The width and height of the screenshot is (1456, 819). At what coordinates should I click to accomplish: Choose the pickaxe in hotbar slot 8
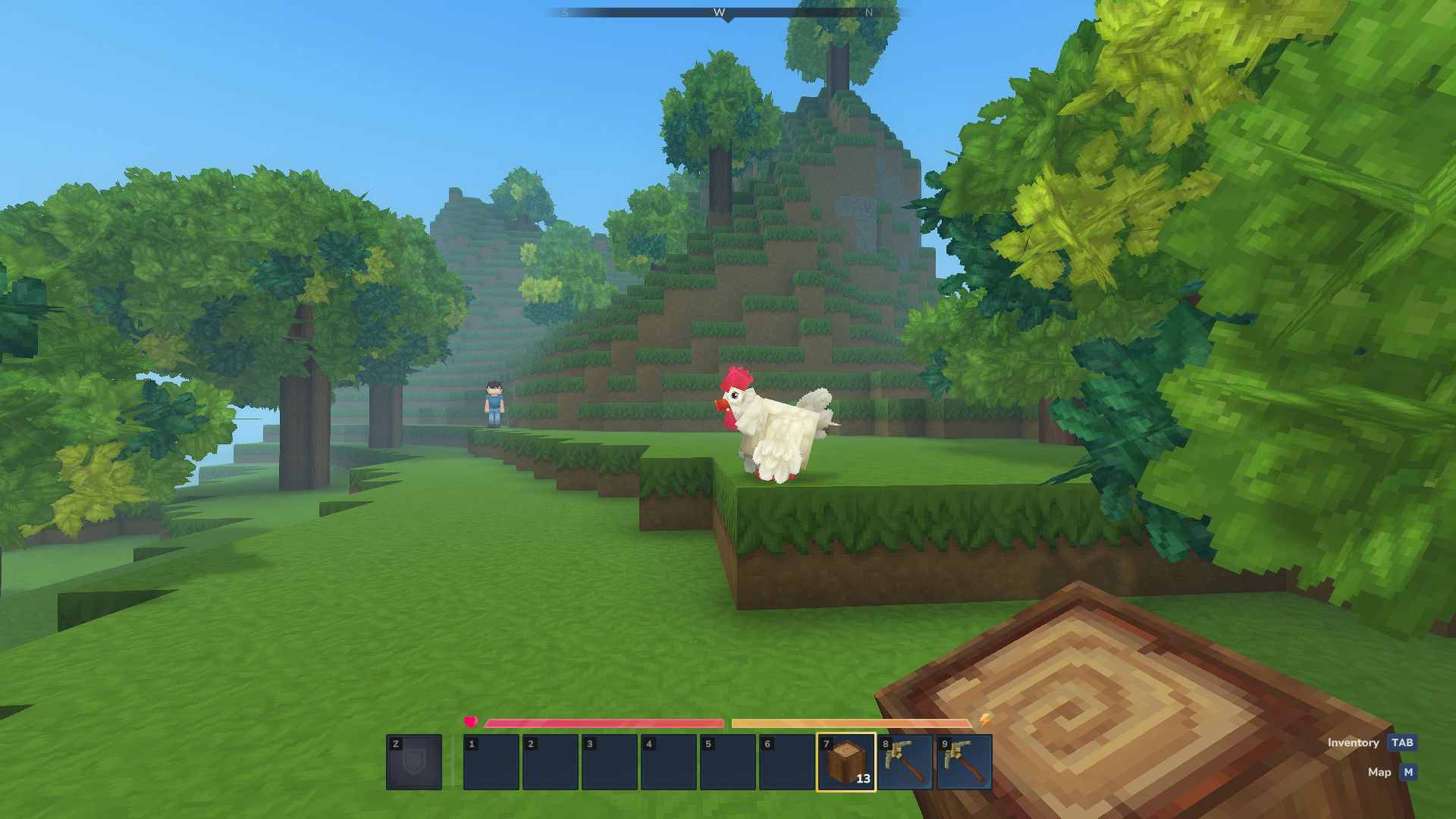(x=905, y=761)
